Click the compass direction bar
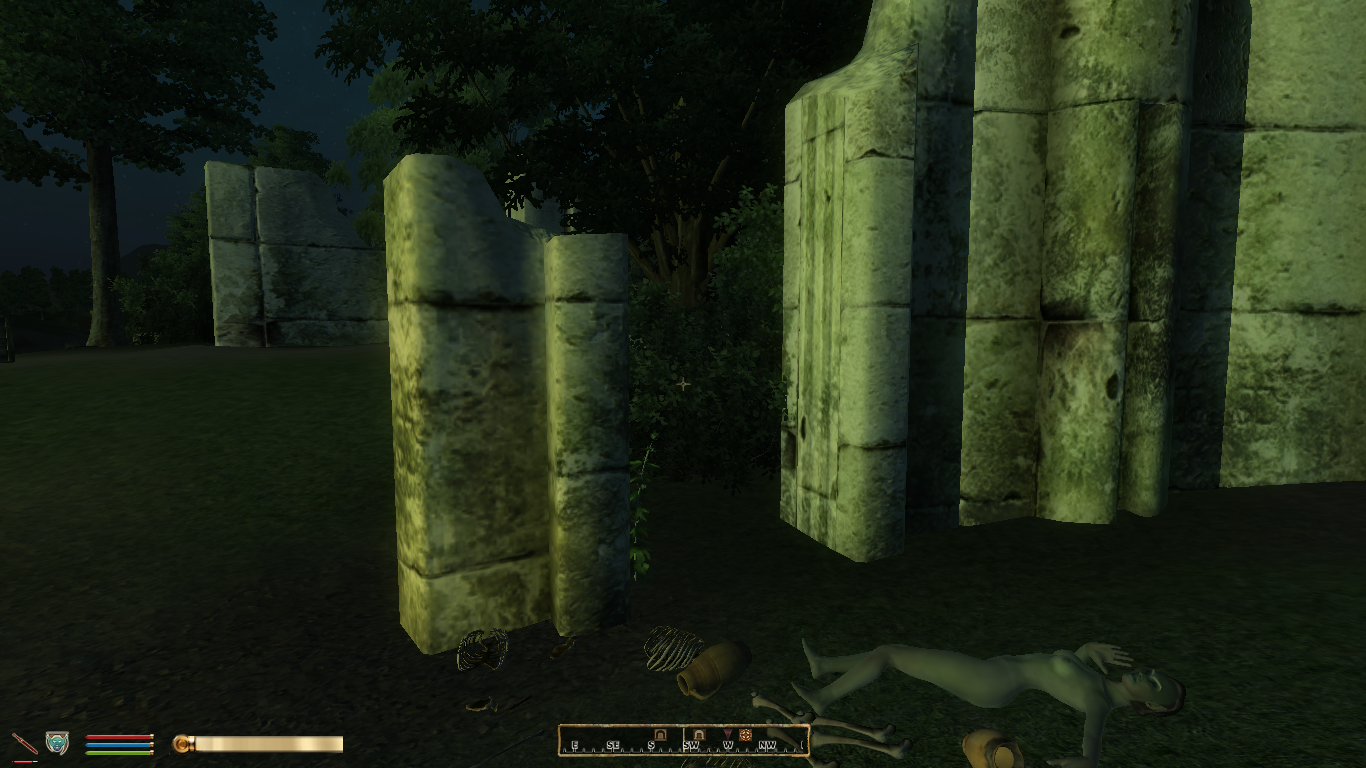 click(x=683, y=740)
